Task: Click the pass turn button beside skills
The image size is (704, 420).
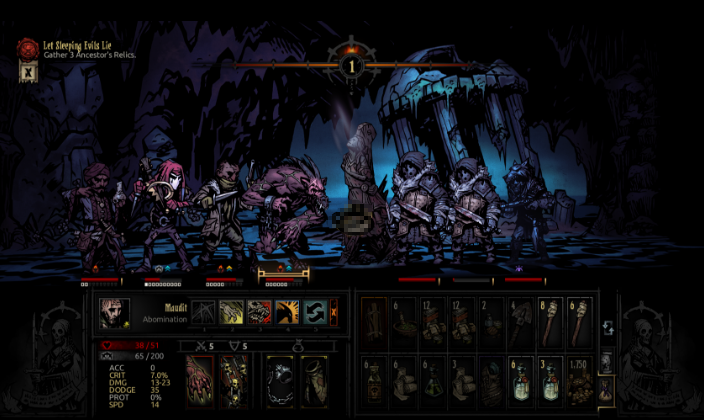Action: tap(334, 313)
